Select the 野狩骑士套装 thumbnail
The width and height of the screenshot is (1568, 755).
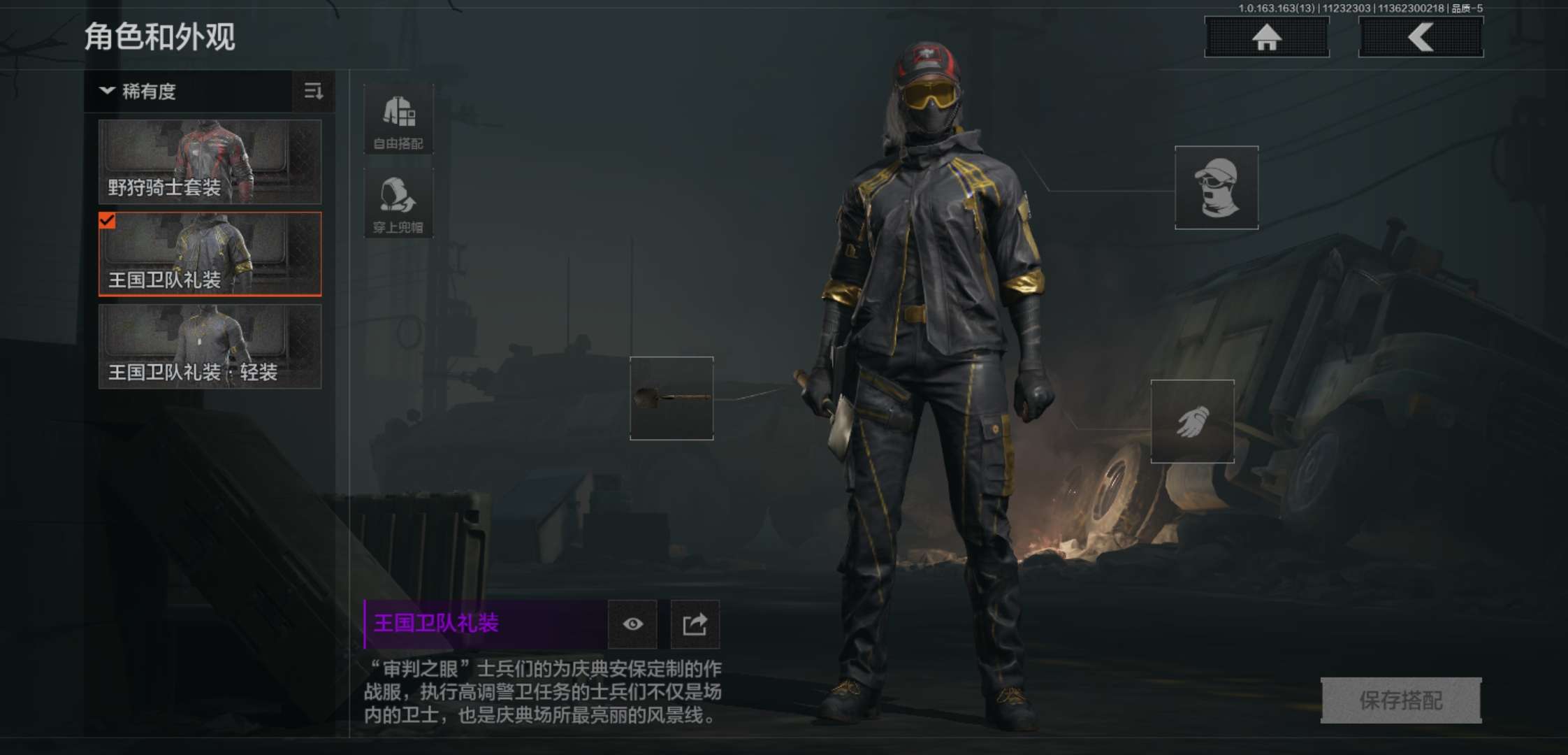[x=209, y=162]
